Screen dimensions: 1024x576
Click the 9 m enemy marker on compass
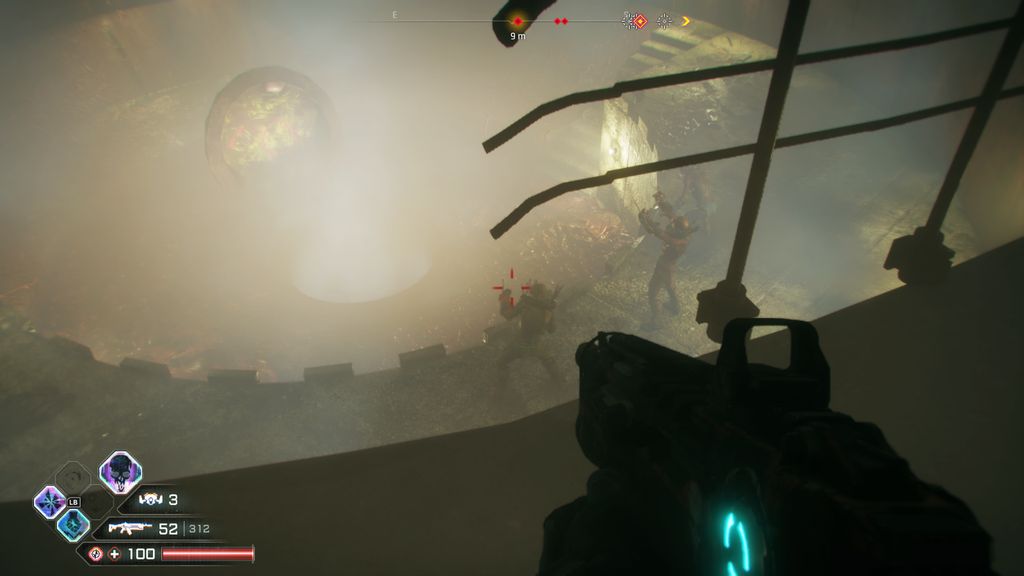(517, 21)
